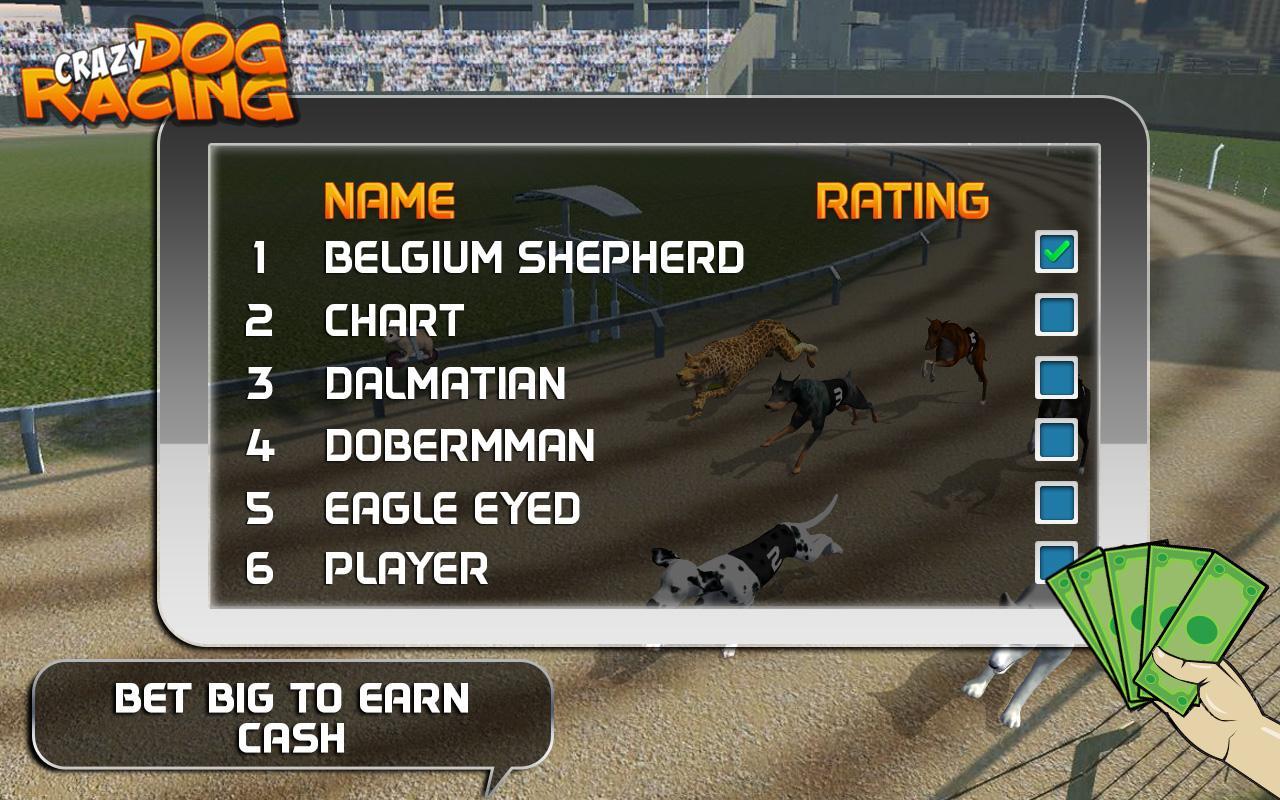1280x800 pixels.
Task: Tick the checkbox for Chart
Action: 1056,315
